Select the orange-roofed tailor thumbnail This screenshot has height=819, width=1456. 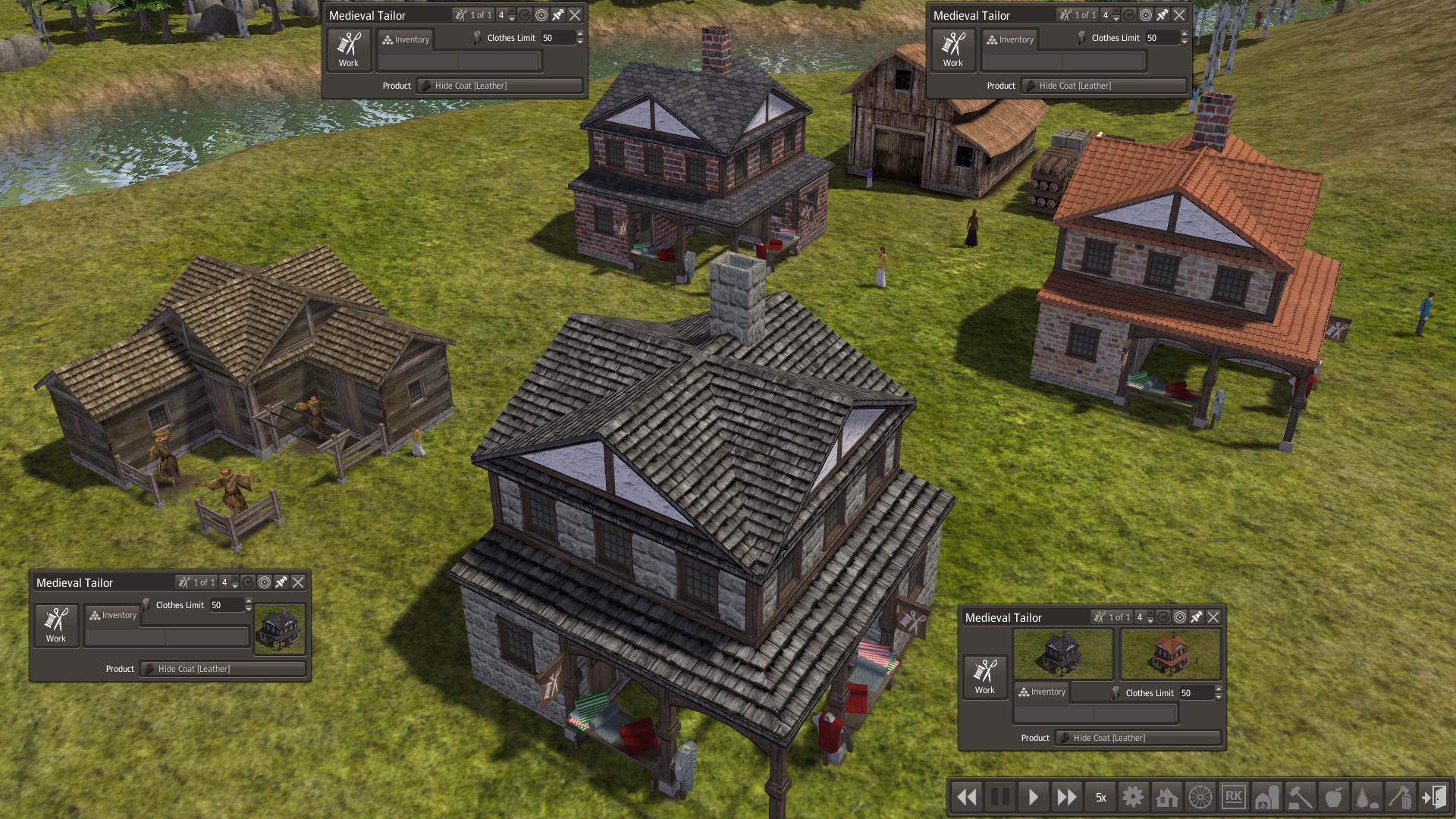1170,654
